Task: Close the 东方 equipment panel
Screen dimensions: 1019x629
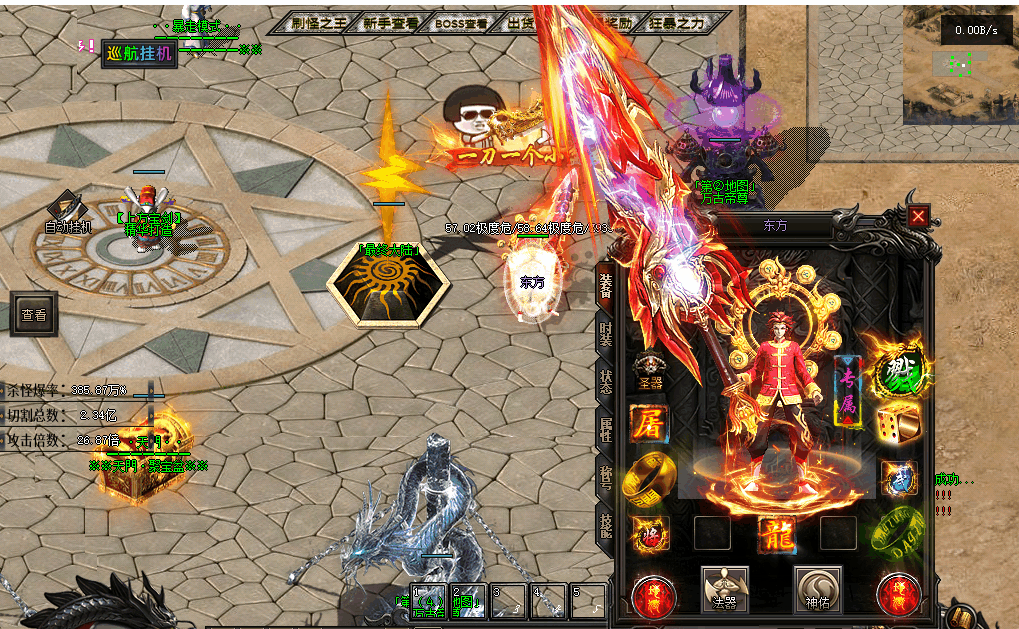Action: [x=919, y=215]
